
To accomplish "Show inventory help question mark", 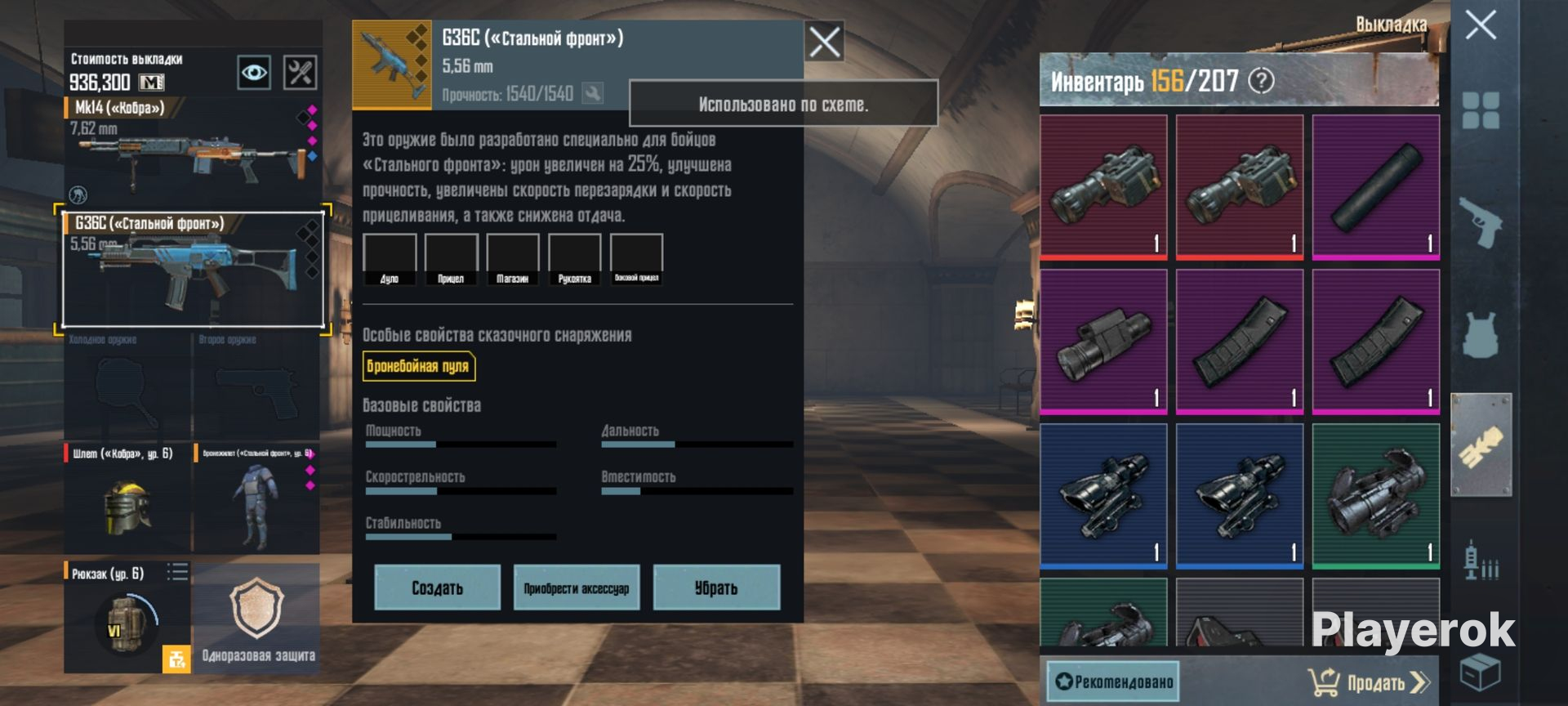I will (1262, 81).
